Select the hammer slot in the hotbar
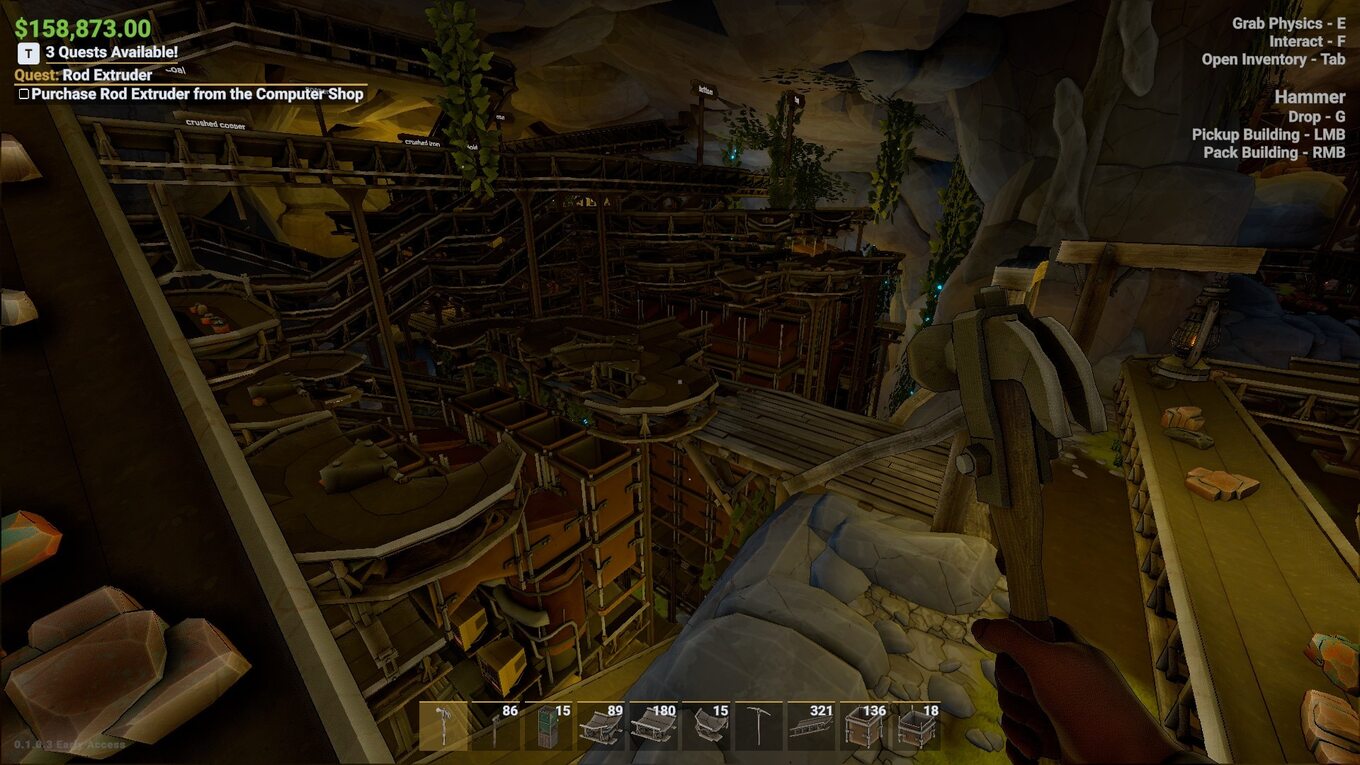1360x765 pixels. [444, 726]
